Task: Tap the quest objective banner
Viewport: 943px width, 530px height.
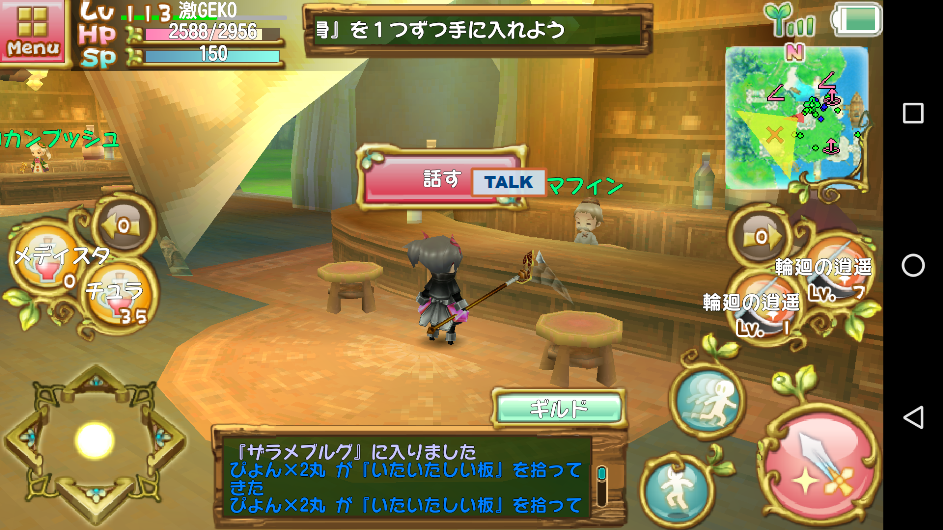Action: click(x=472, y=29)
